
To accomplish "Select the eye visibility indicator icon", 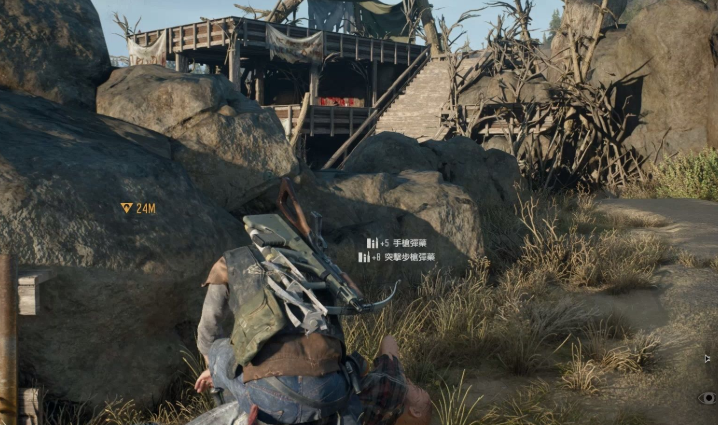I will pyautogui.click(x=707, y=397).
